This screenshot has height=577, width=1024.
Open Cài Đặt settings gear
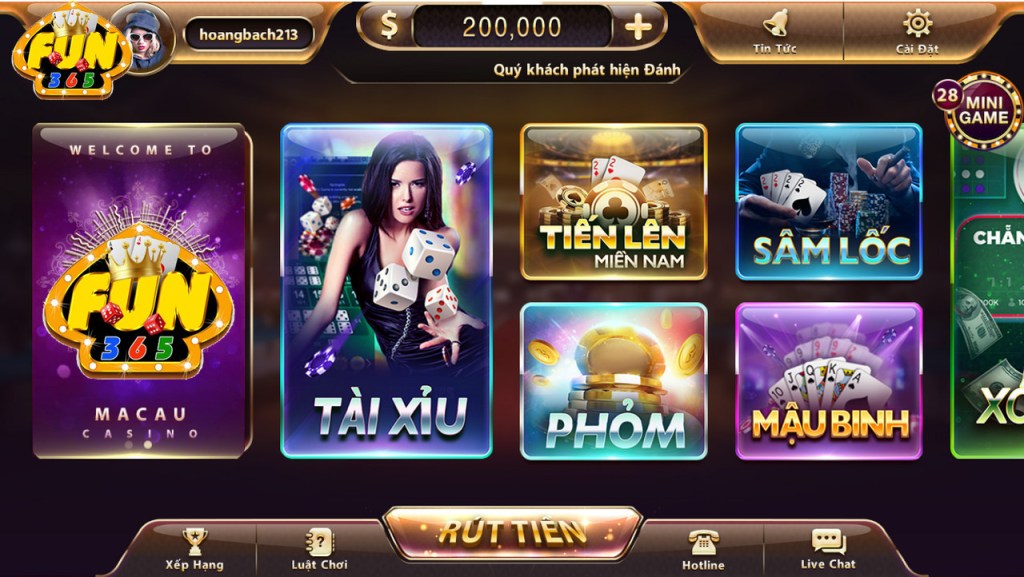[x=916, y=30]
